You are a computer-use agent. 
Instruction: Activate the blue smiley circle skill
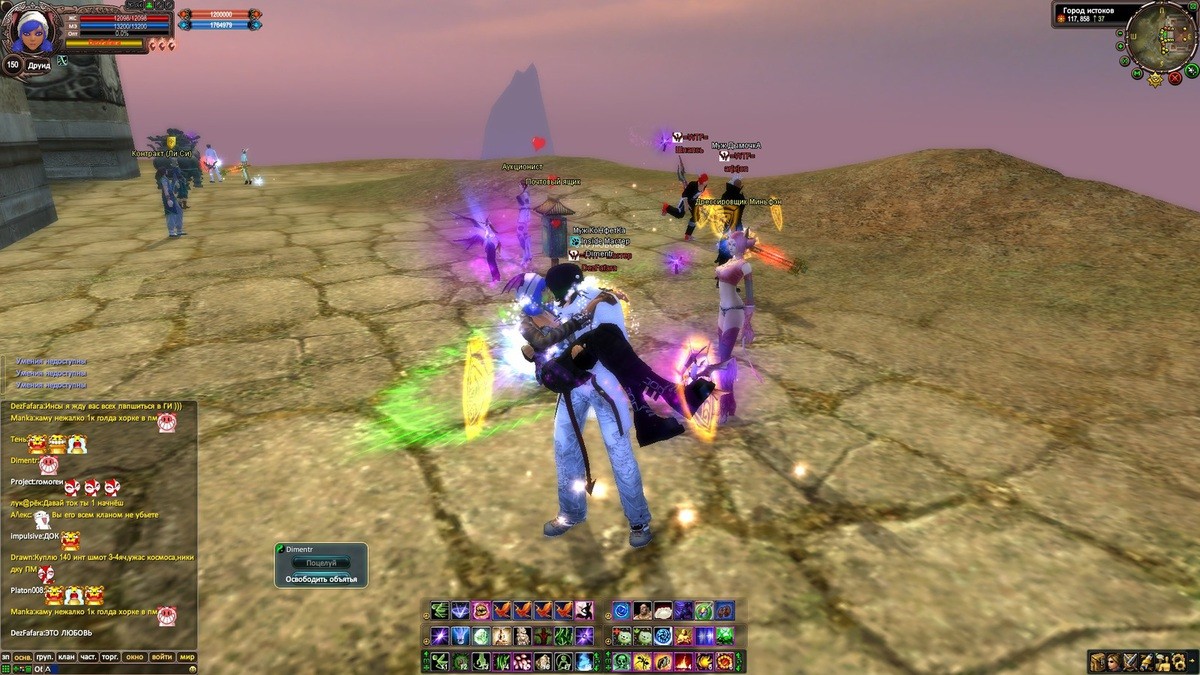[621, 610]
